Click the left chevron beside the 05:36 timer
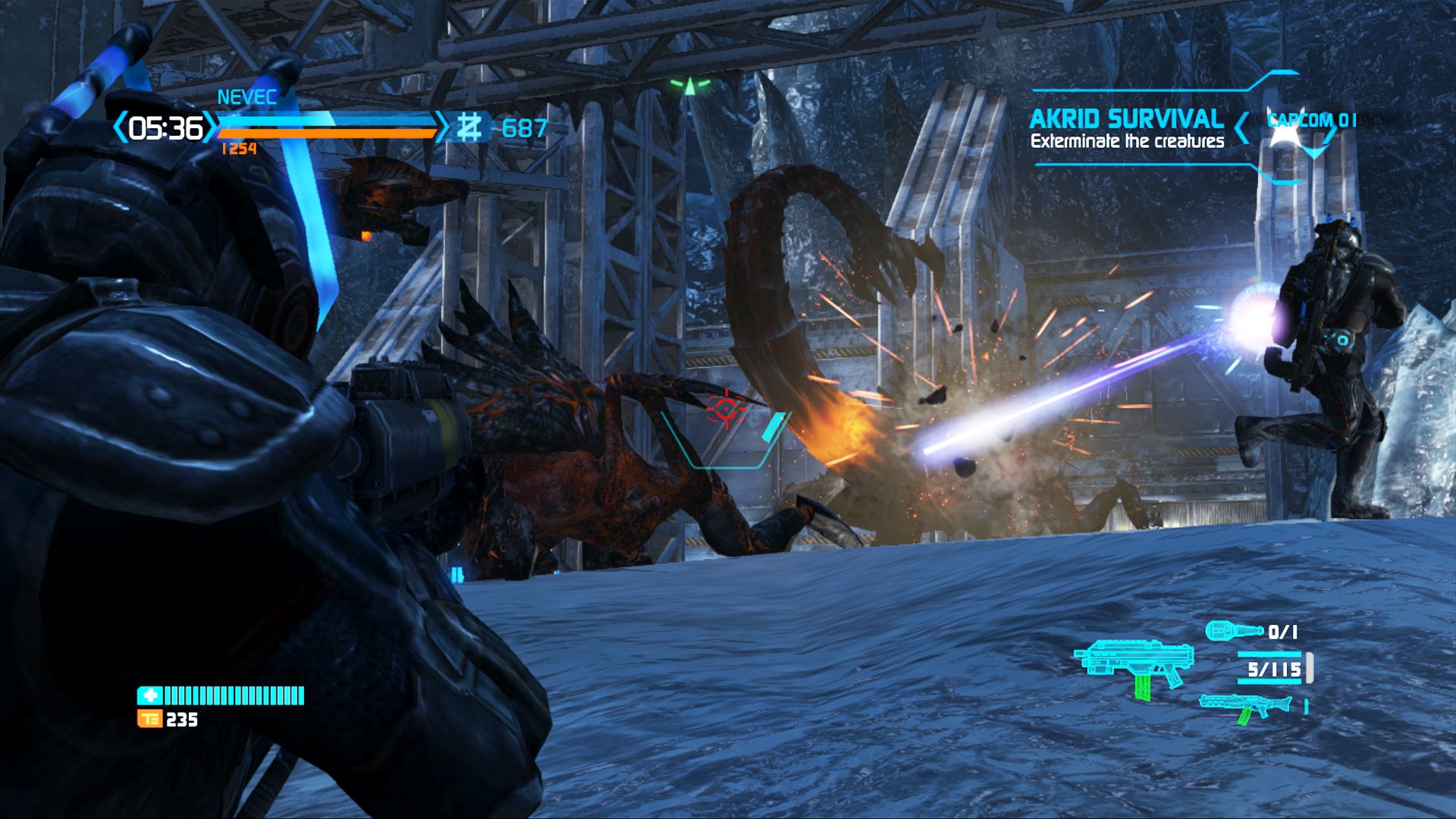The width and height of the screenshot is (1456, 819). [122, 127]
